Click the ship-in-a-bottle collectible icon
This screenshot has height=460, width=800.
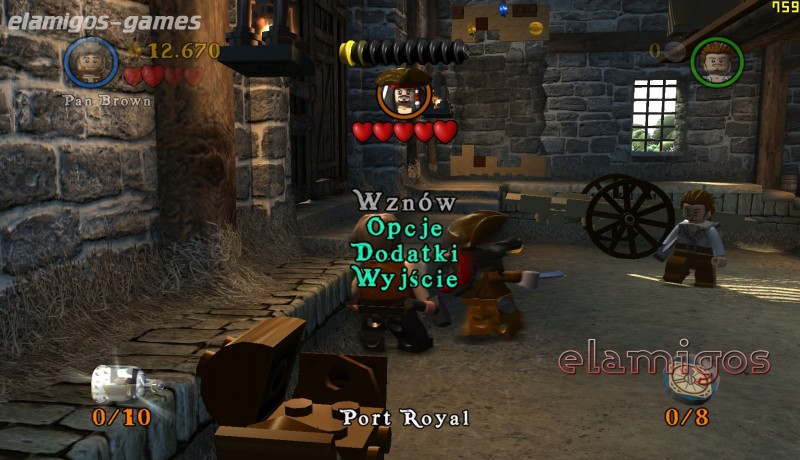point(113,383)
